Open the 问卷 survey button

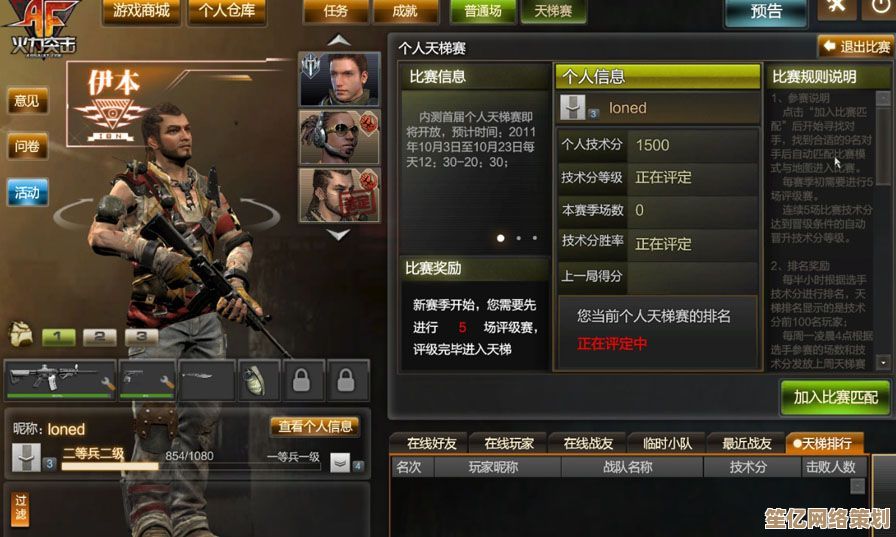pos(27,147)
